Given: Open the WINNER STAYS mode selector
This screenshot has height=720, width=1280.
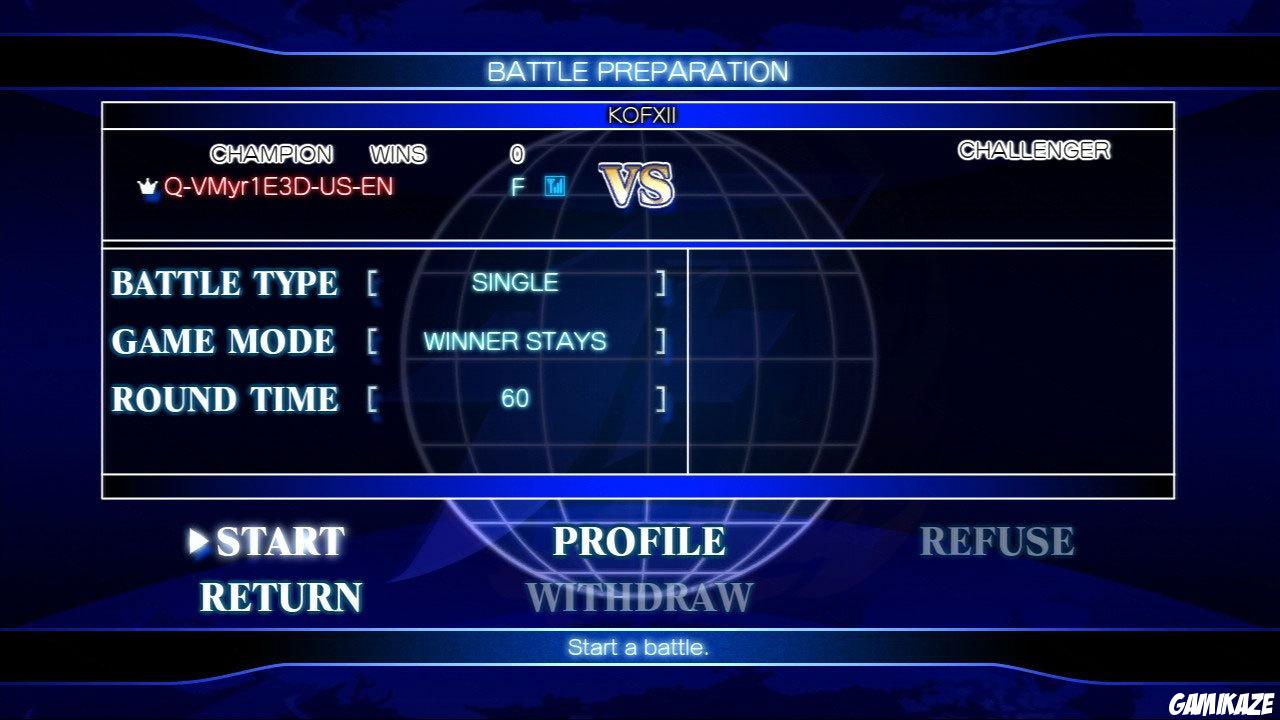Looking at the screenshot, I should click(x=513, y=341).
